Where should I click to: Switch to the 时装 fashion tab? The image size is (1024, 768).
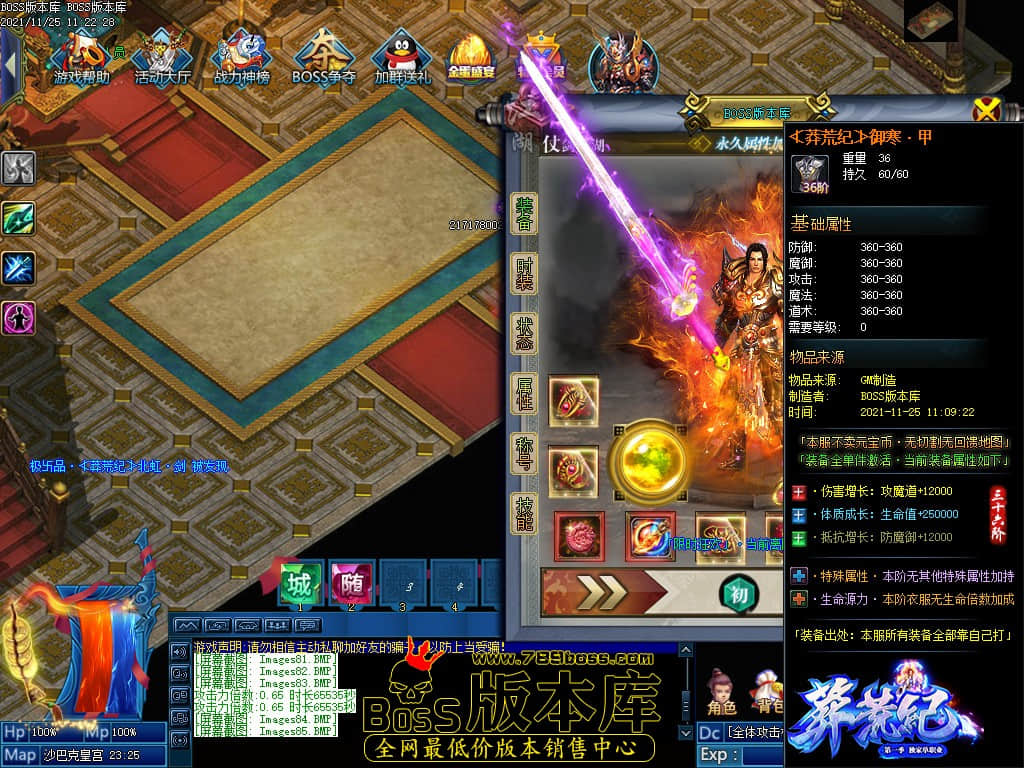click(x=524, y=272)
